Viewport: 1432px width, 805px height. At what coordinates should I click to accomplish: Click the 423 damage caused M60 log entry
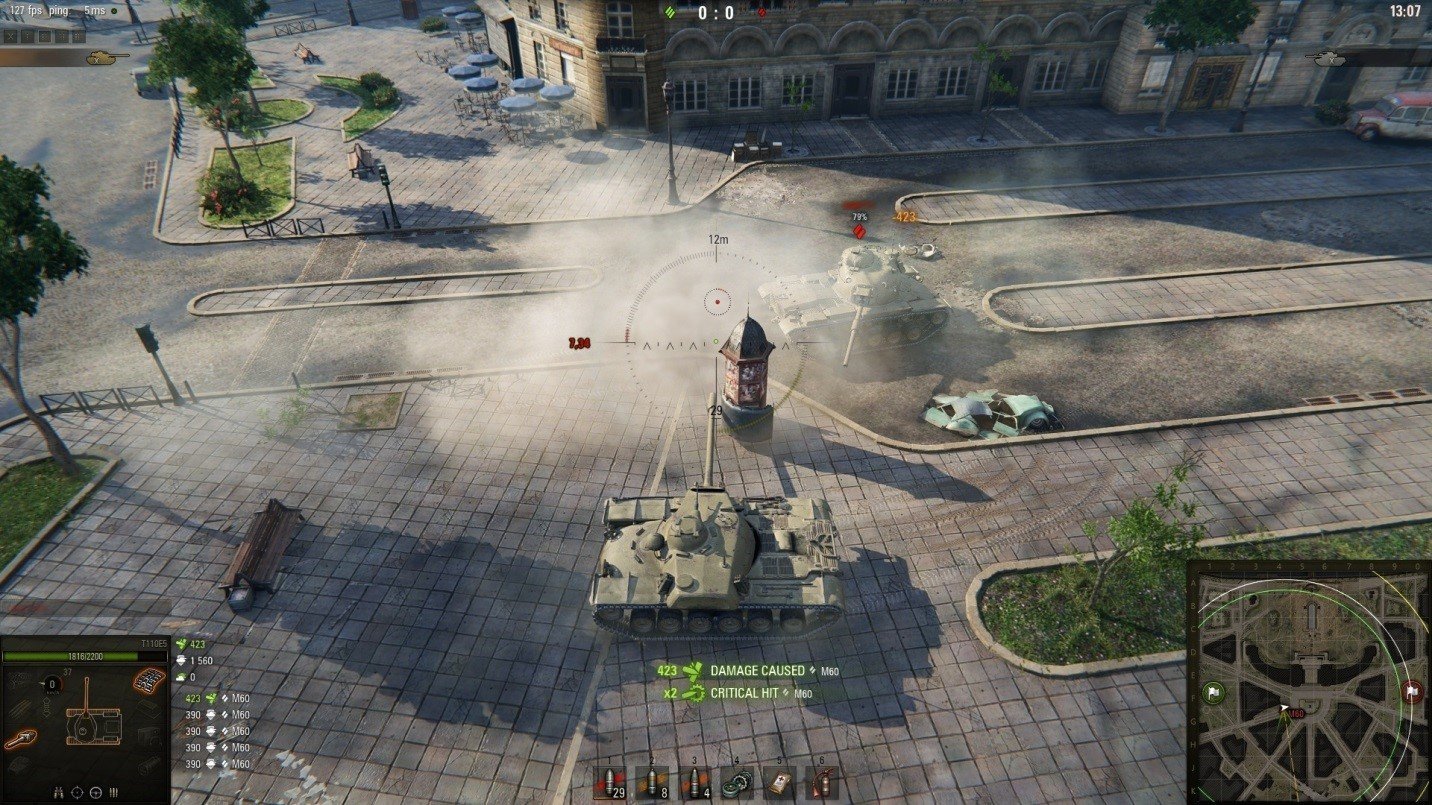(x=748, y=670)
